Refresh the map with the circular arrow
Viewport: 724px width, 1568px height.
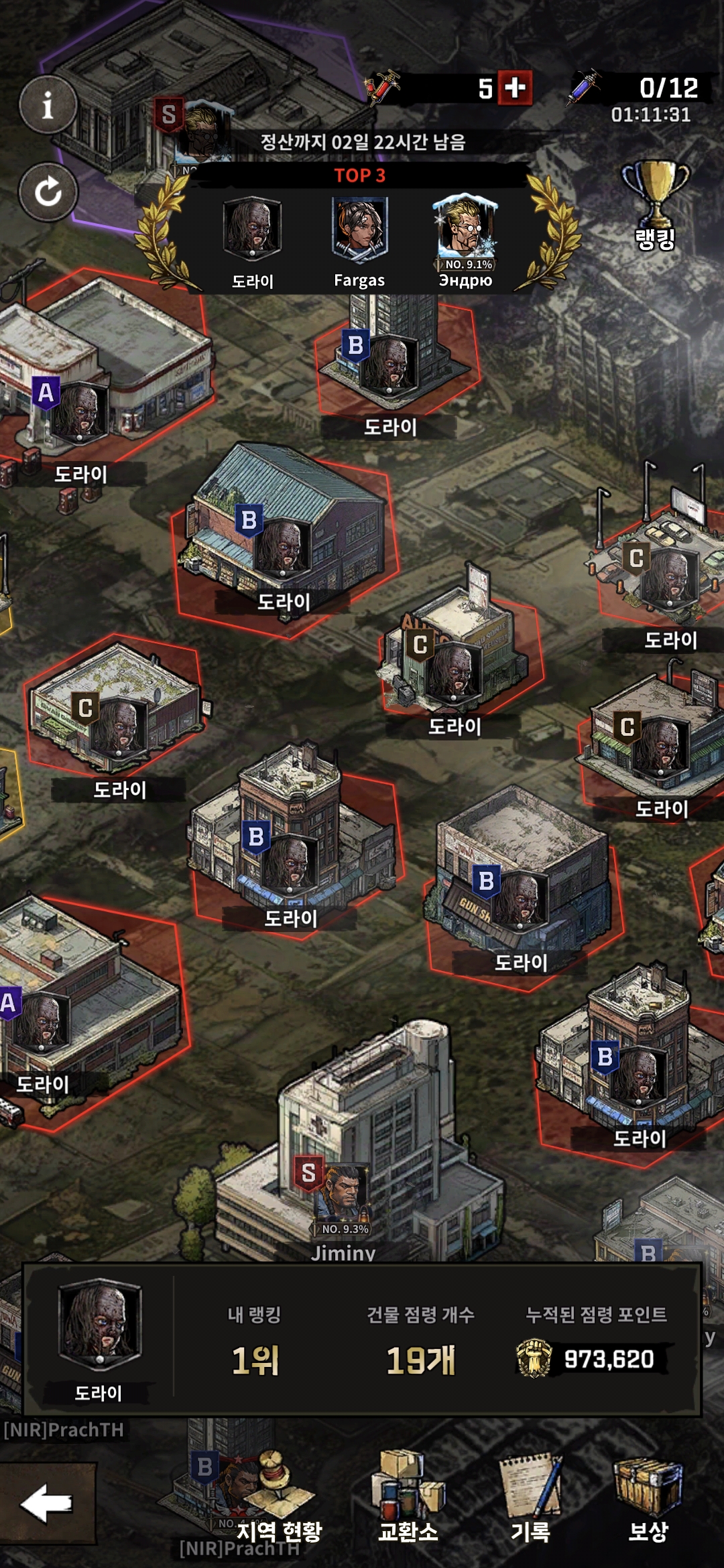tap(48, 192)
